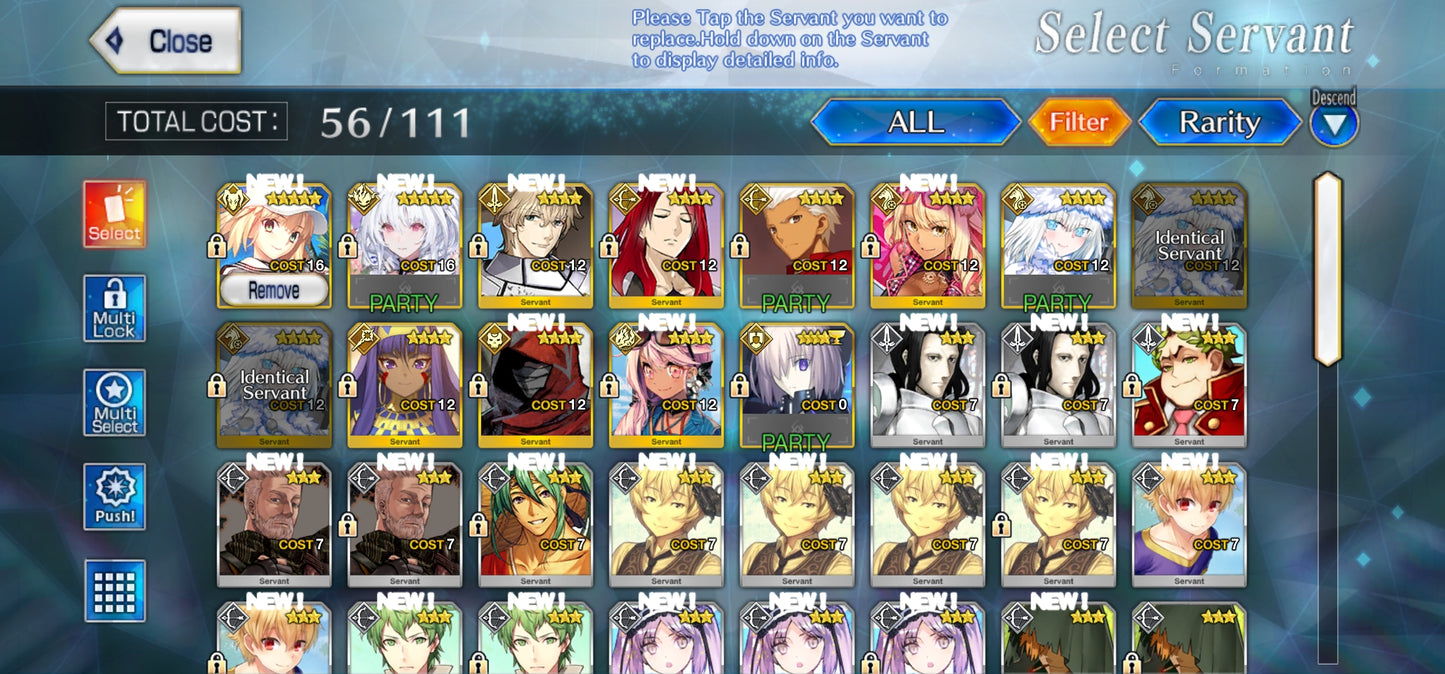Change the Rarity sort order
The width and height of the screenshot is (1445, 674).
click(1219, 123)
